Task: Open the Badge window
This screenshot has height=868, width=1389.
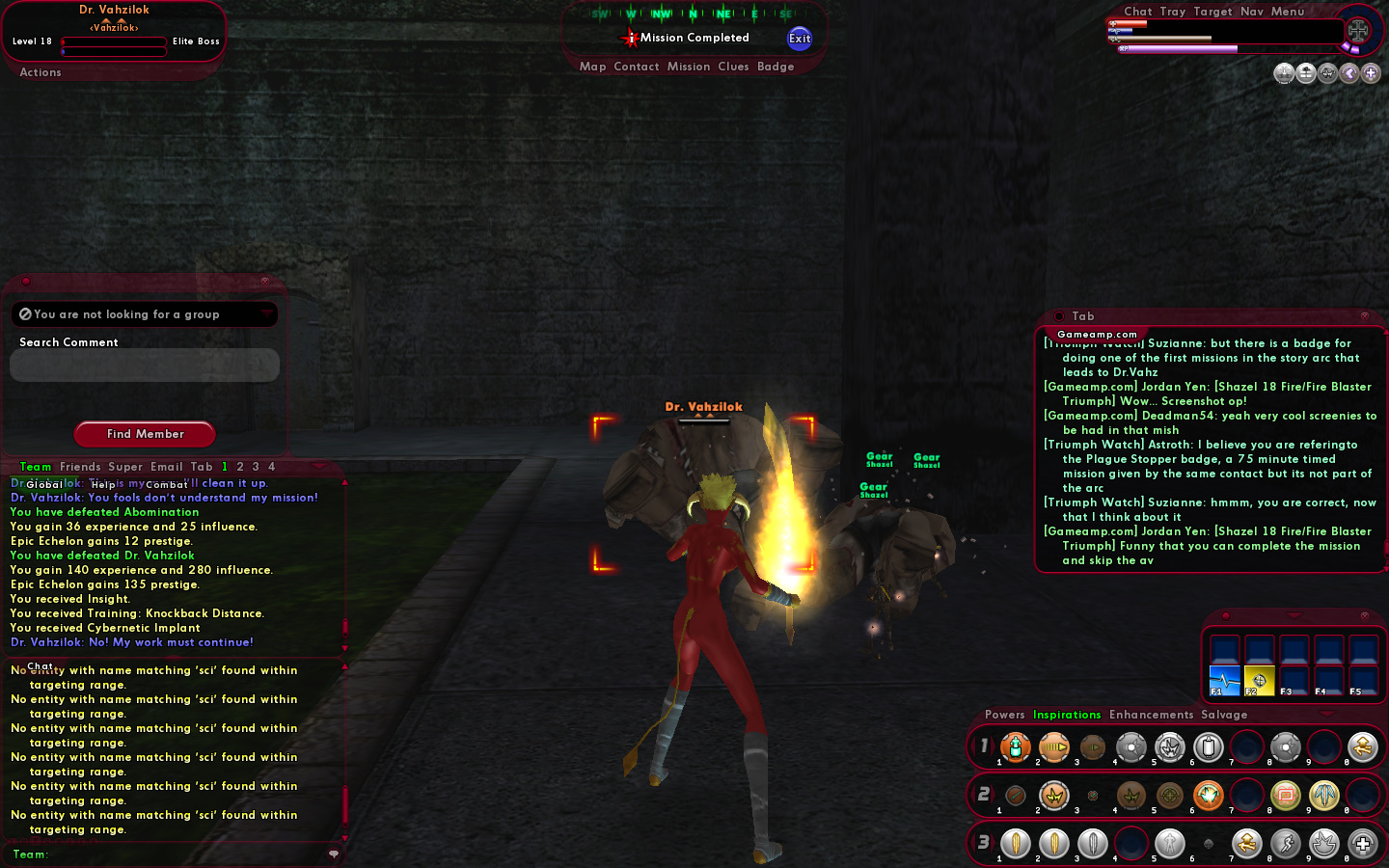Action: pyautogui.click(x=776, y=67)
